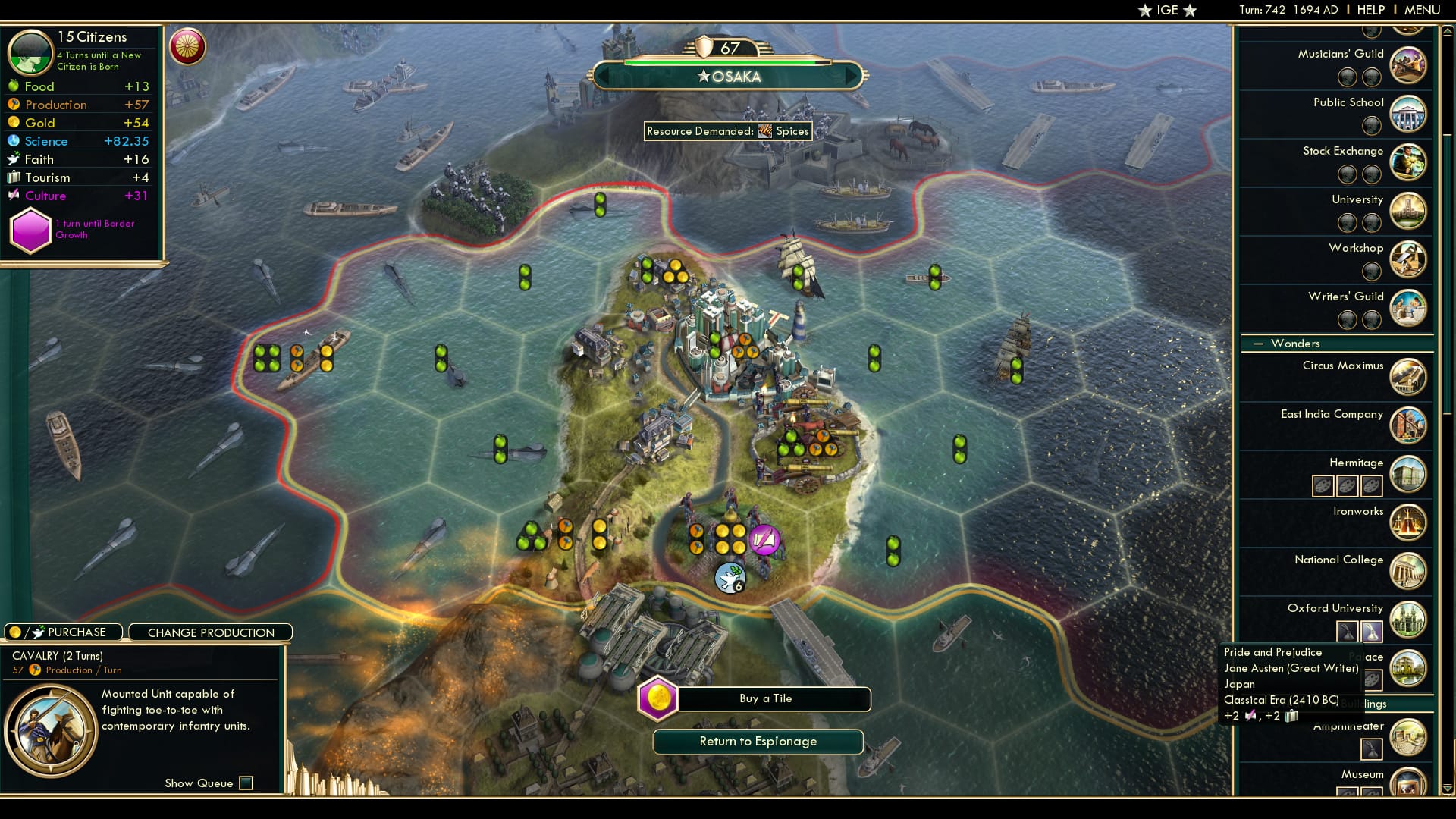Screen dimensions: 1456x819
Task: Click the left arrow beside Osaka name
Action: pyautogui.click(x=601, y=76)
